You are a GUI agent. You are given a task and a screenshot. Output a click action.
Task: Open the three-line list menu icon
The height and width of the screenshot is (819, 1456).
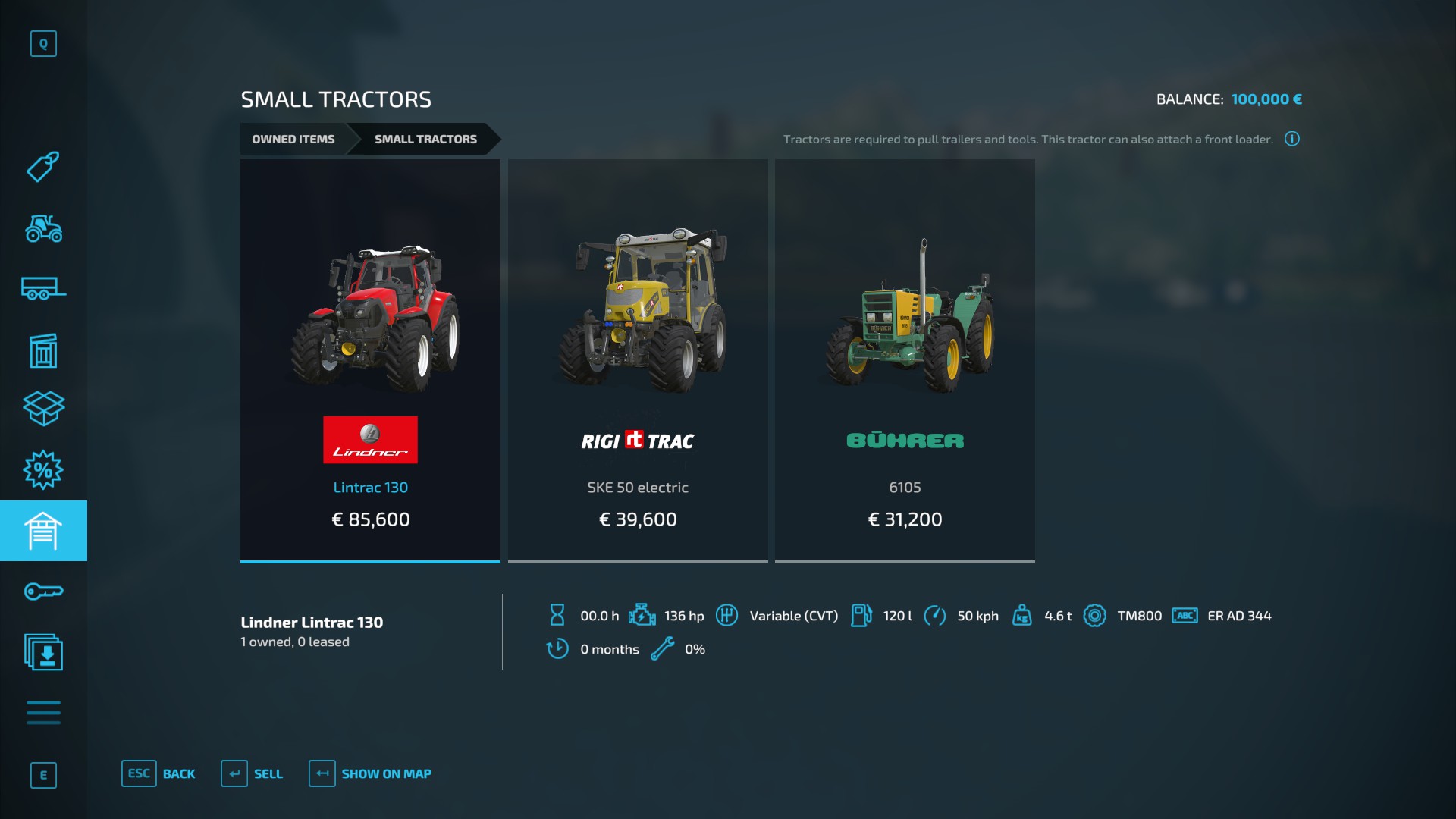pyautogui.click(x=43, y=713)
